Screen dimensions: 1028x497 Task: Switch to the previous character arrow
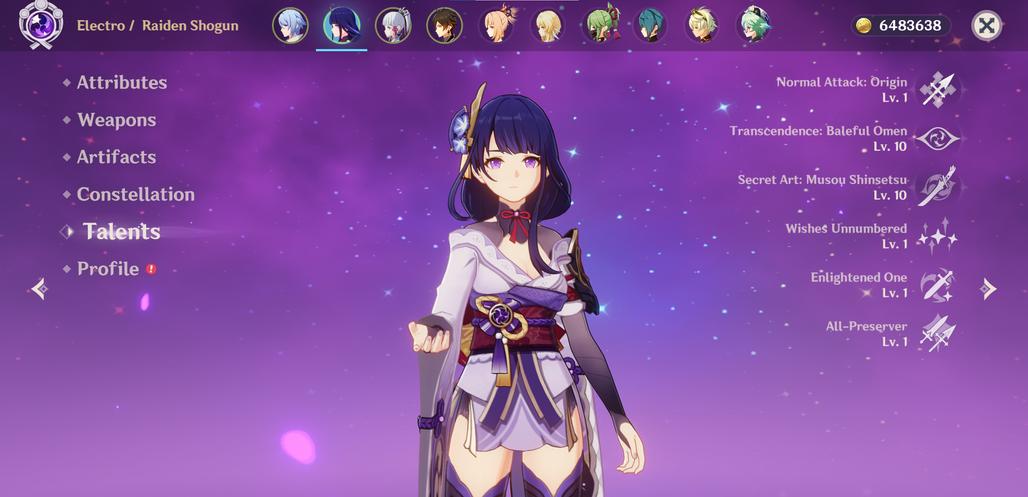39,289
